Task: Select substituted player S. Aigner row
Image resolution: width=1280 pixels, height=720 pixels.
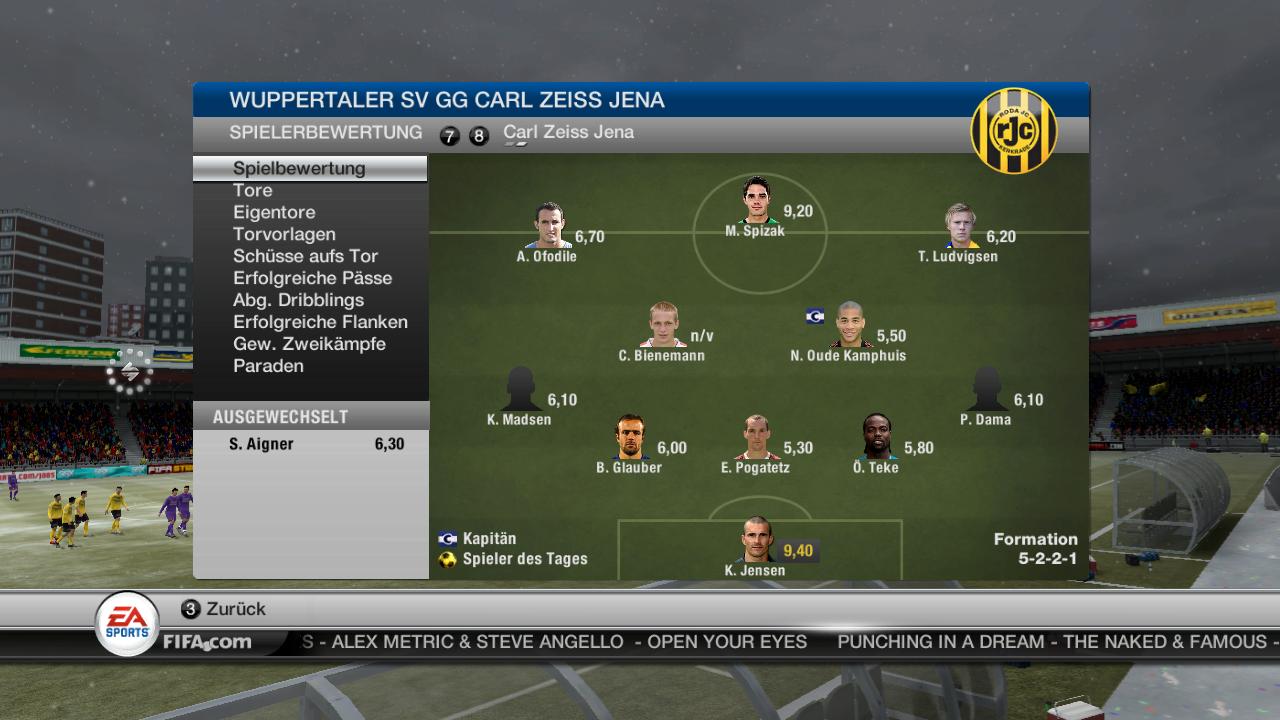Action: point(311,444)
